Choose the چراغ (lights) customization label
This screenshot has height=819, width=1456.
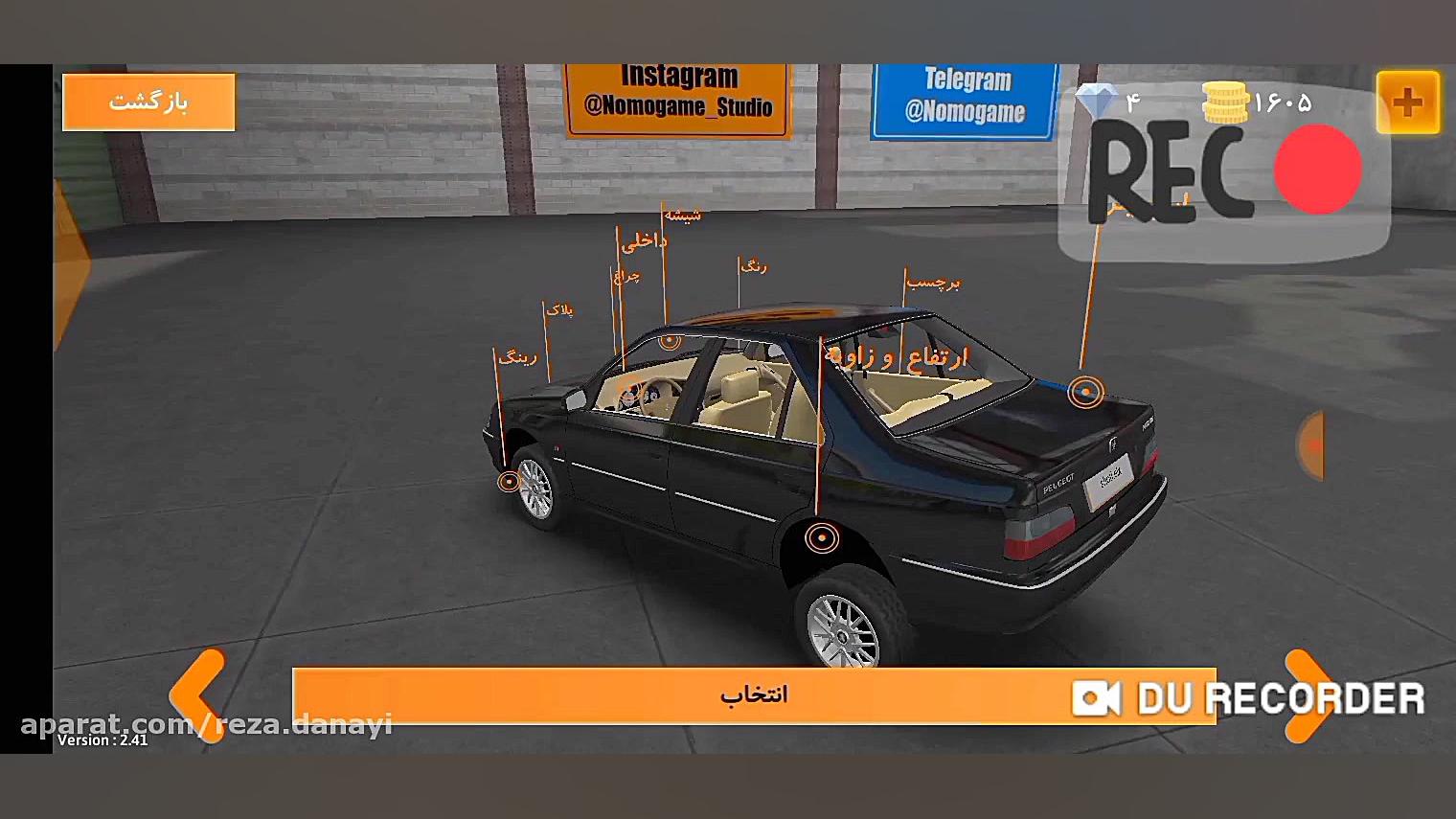coord(626,277)
